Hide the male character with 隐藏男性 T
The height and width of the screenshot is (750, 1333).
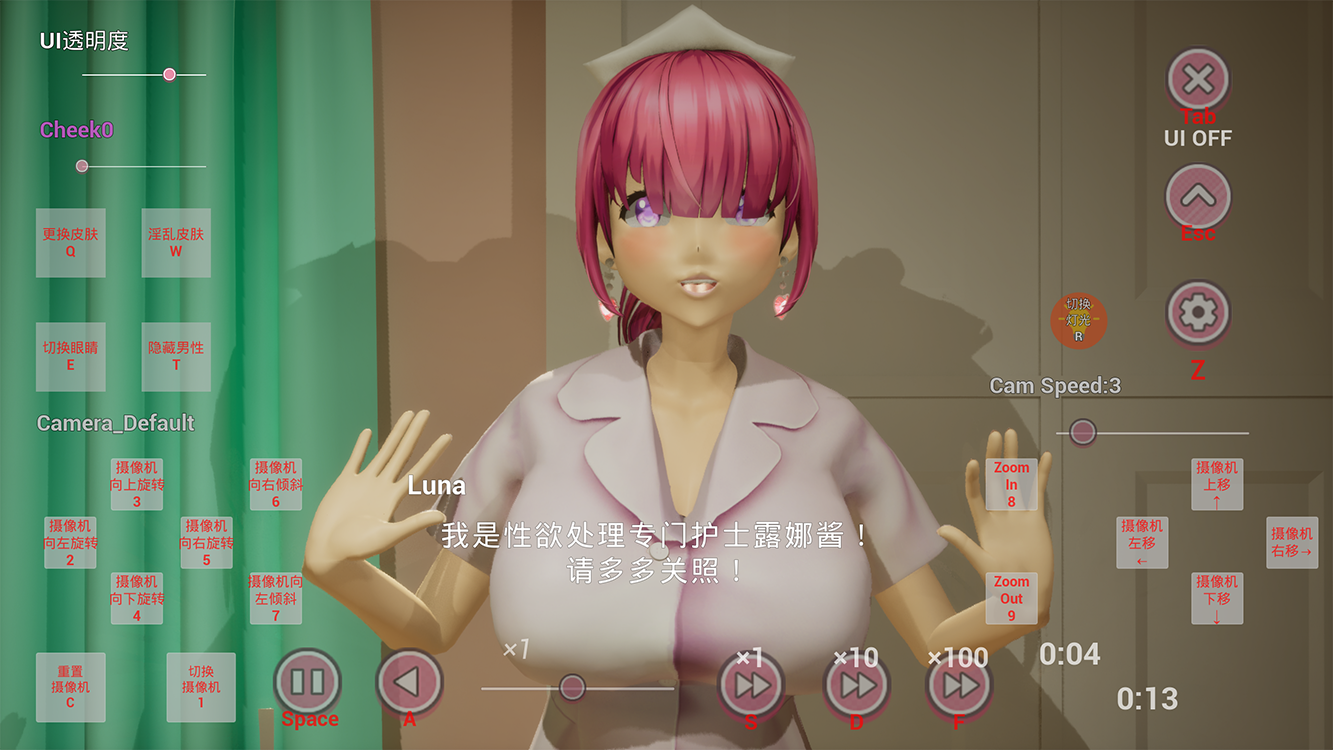(175, 357)
